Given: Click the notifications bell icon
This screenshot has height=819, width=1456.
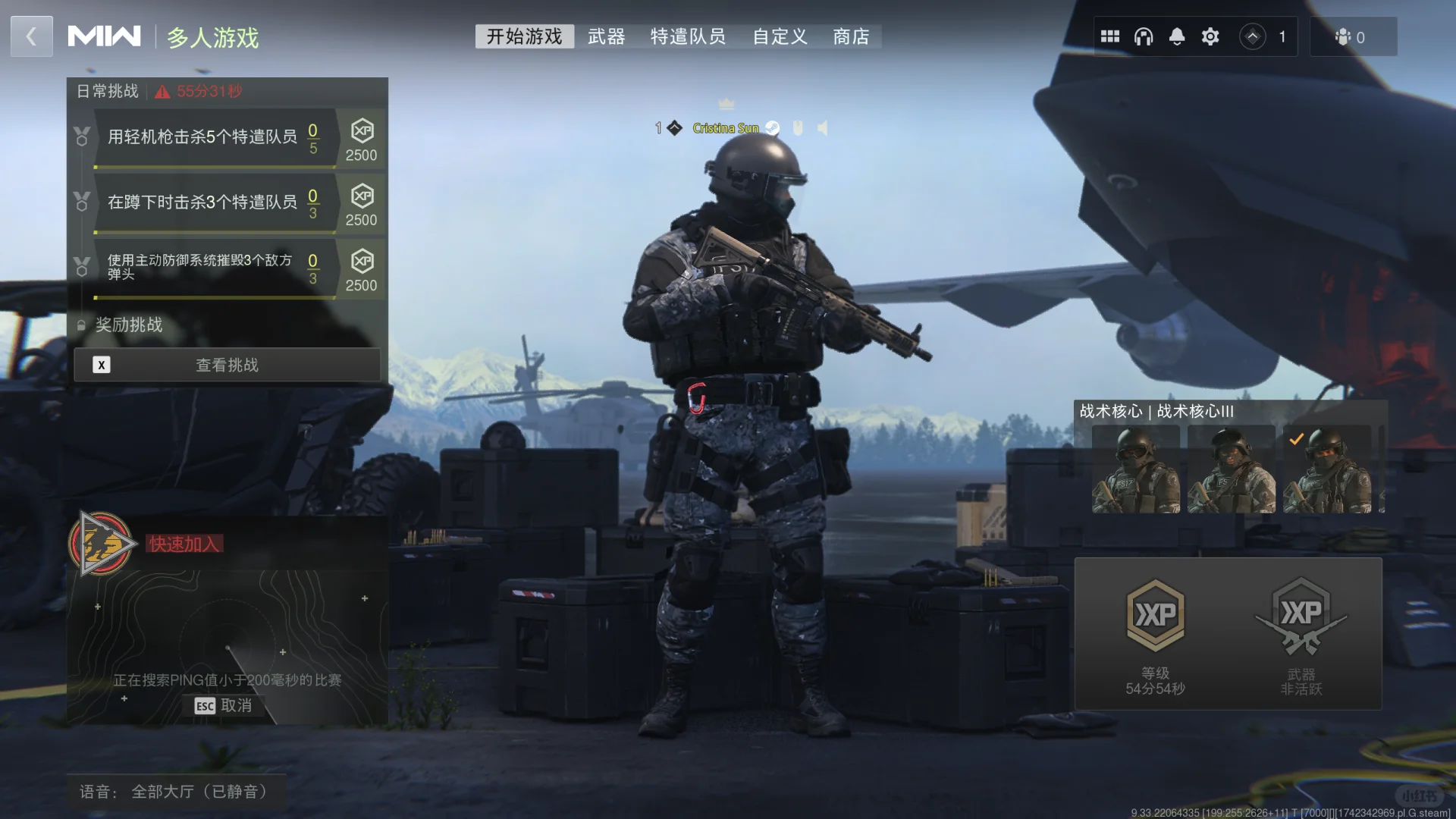Looking at the screenshot, I should pos(1177,36).
